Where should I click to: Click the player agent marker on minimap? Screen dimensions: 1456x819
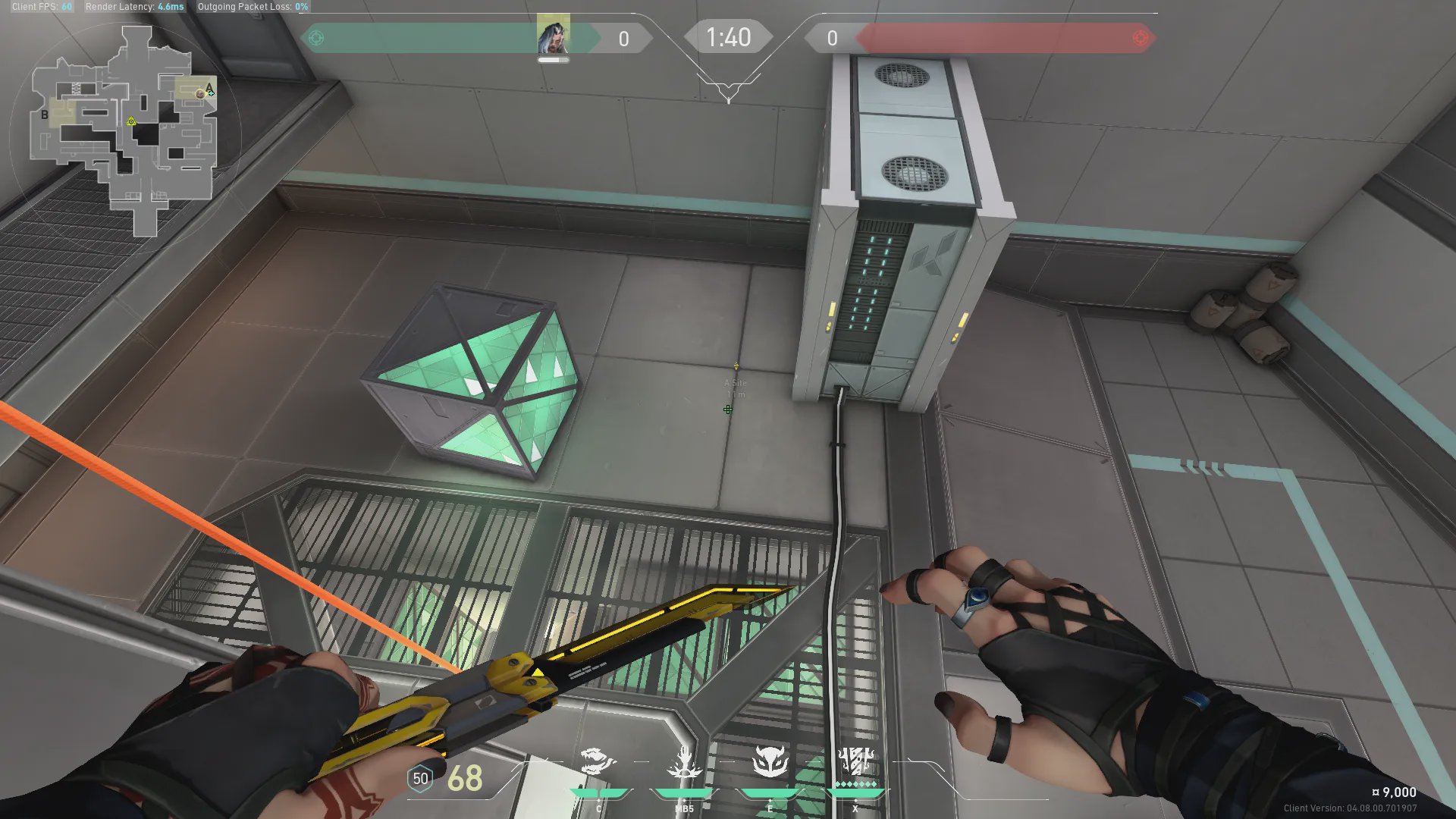[200, 94]
